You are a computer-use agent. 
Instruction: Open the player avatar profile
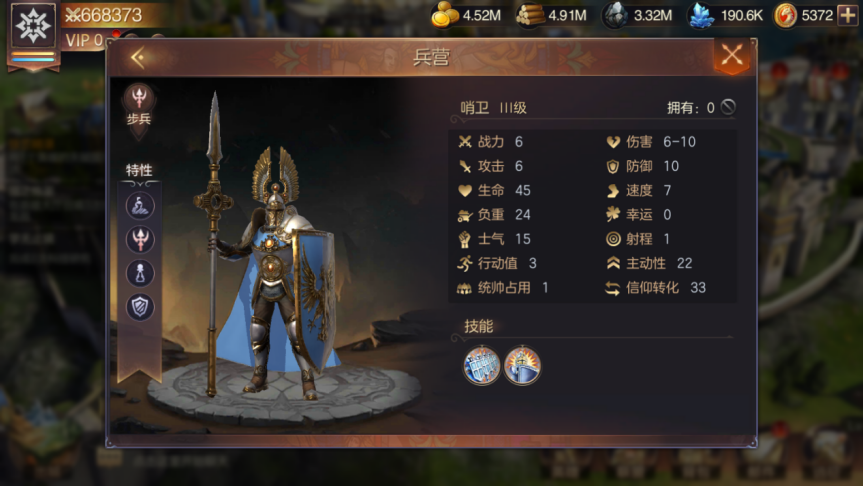(x=33, y=26)
